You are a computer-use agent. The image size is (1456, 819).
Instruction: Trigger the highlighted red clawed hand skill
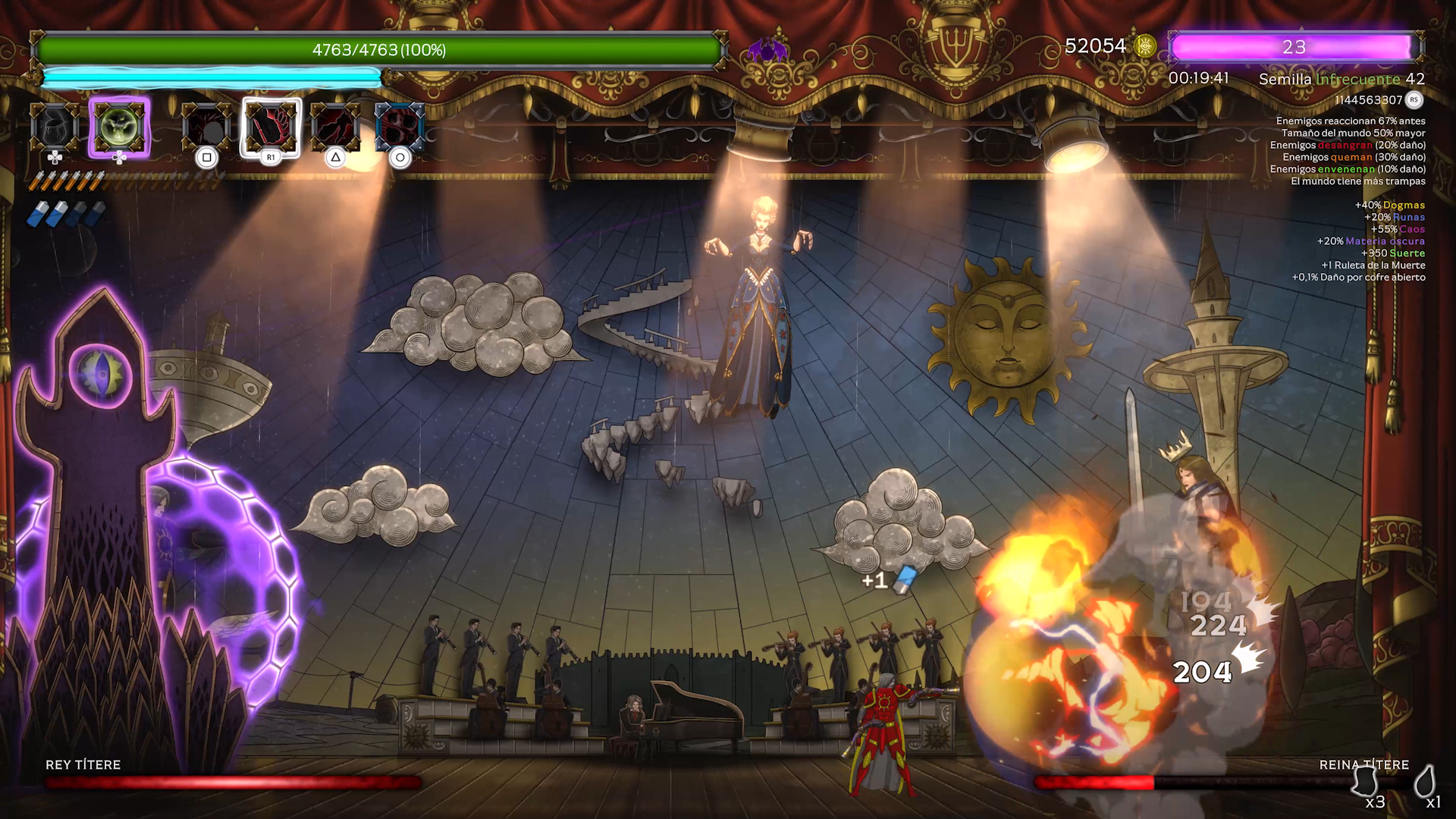tap(271, 127)
